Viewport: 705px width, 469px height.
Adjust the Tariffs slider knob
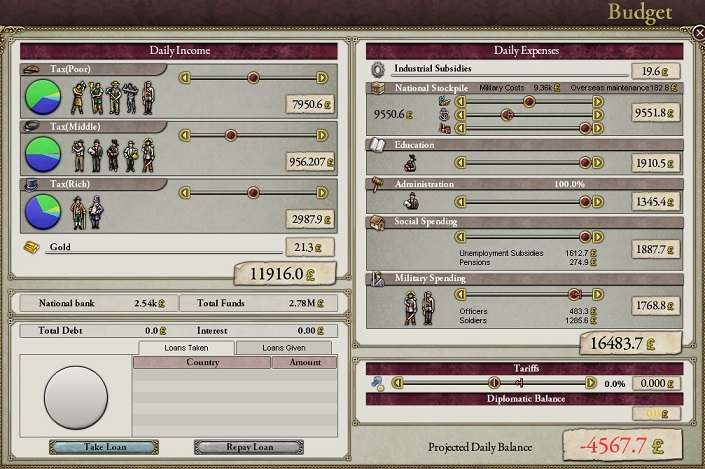point(494,382)
